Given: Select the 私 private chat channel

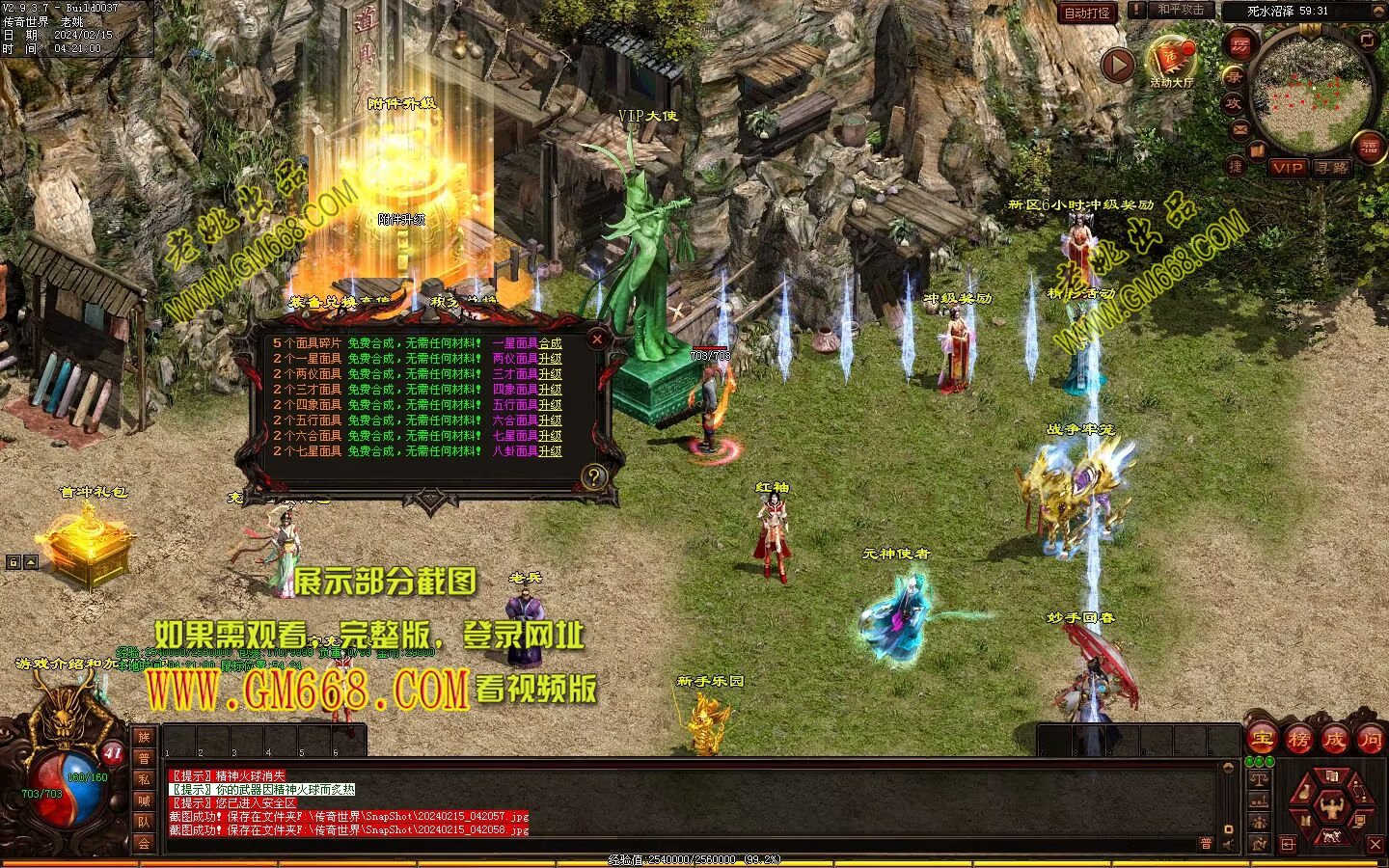Looking at the screenshot, I should coord(144,779).
